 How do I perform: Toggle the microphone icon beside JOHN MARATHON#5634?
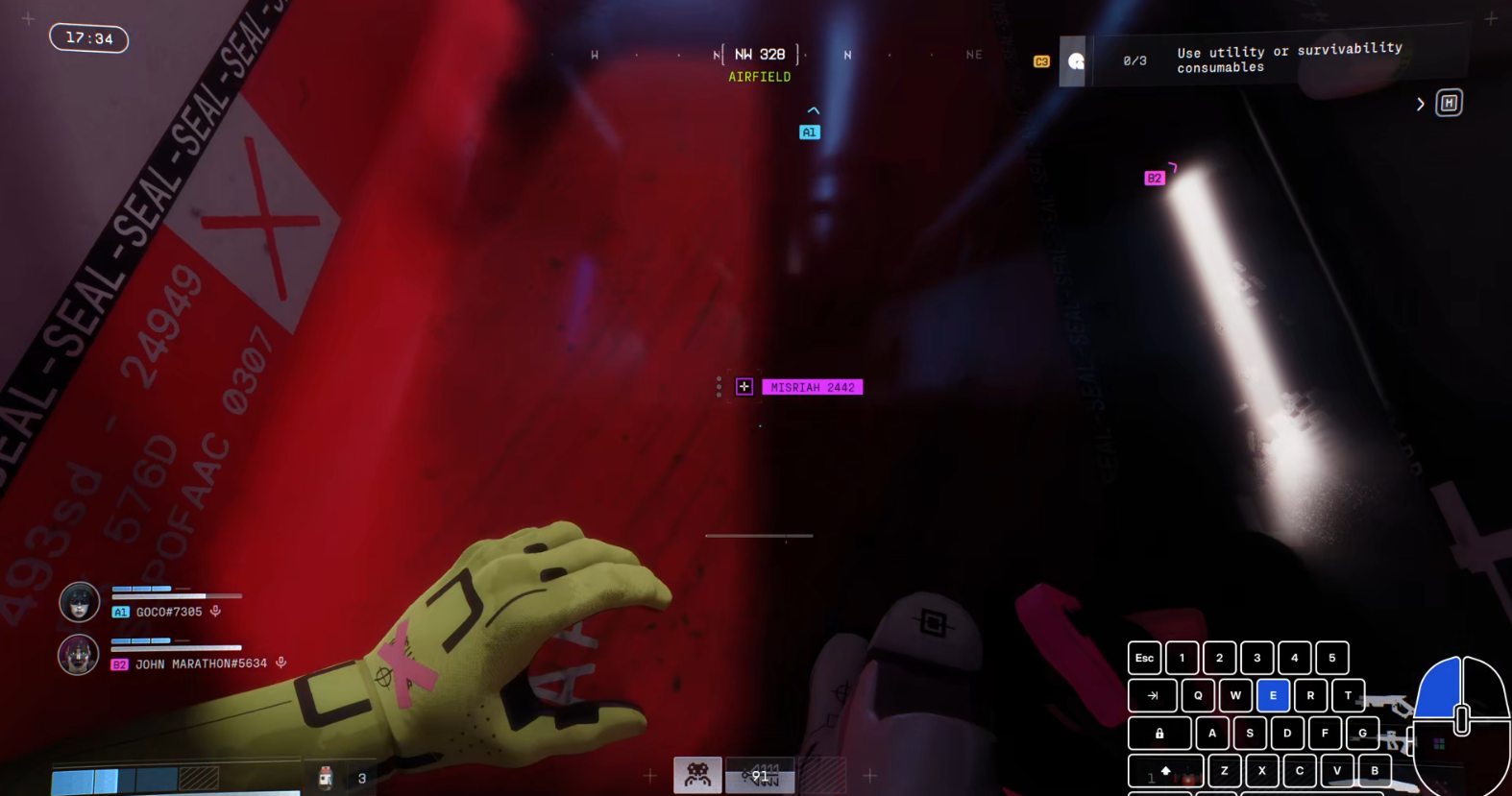pyautogui.click(x=281, y=663)
